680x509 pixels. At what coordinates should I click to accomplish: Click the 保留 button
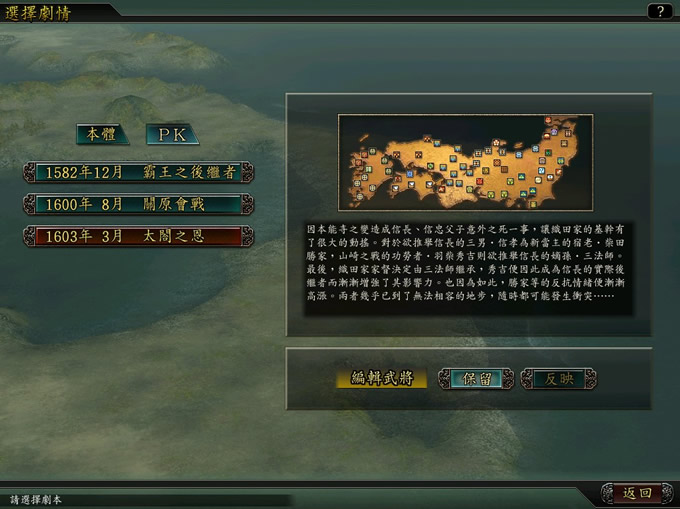click(x=477, y=379)
